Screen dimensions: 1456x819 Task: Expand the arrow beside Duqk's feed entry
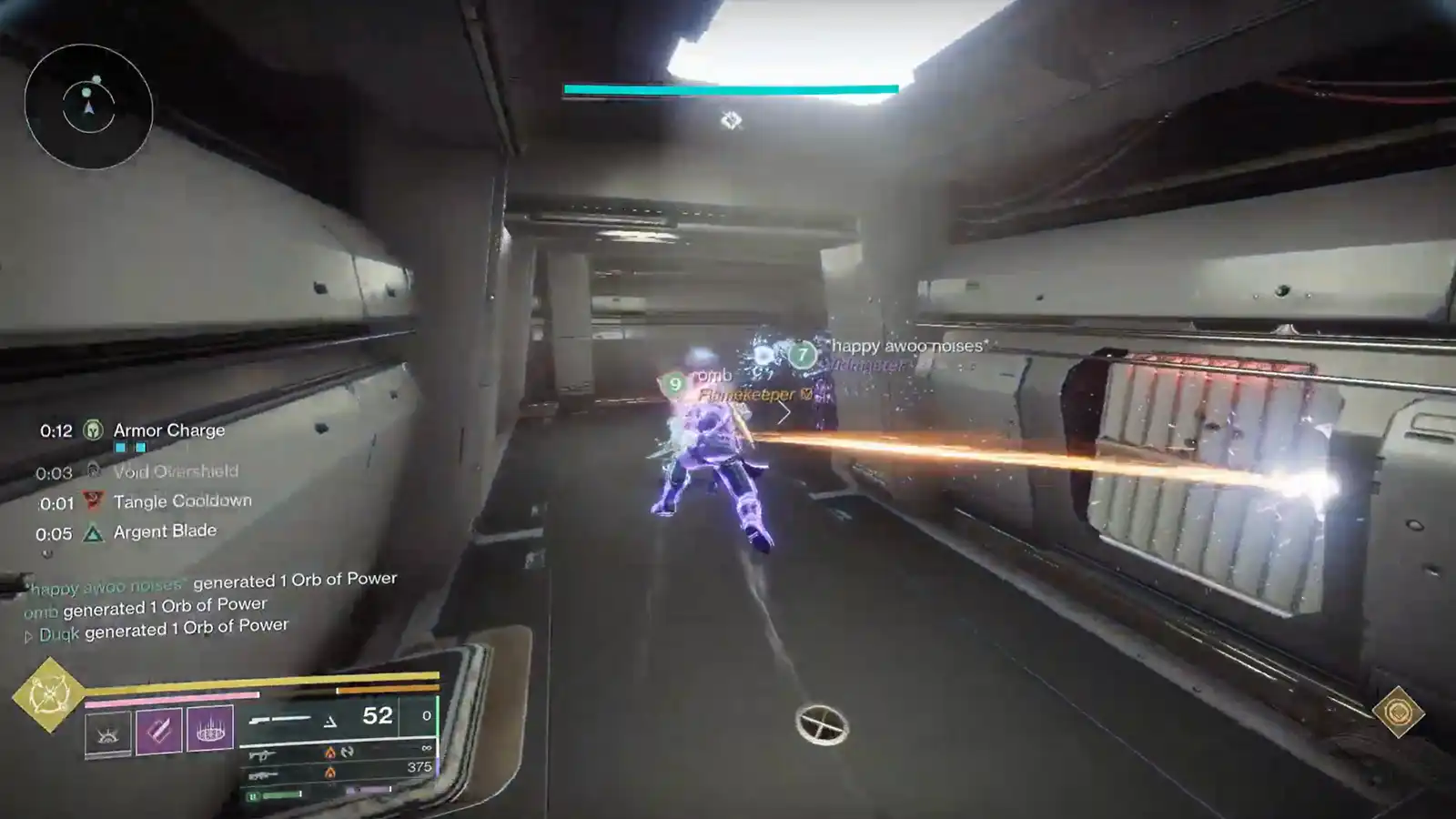click(x=31, y=634)
